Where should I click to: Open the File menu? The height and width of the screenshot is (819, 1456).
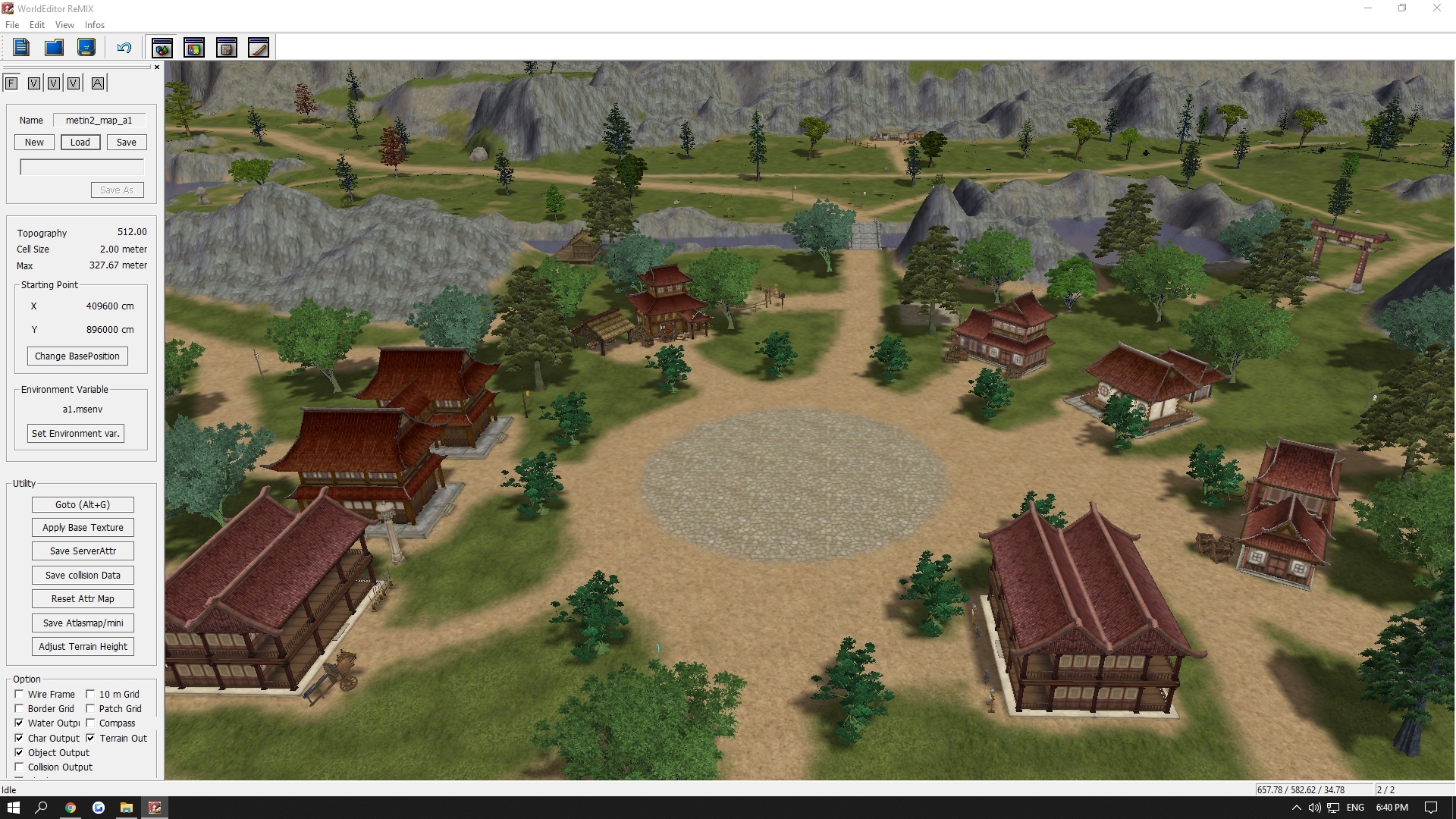12,24
